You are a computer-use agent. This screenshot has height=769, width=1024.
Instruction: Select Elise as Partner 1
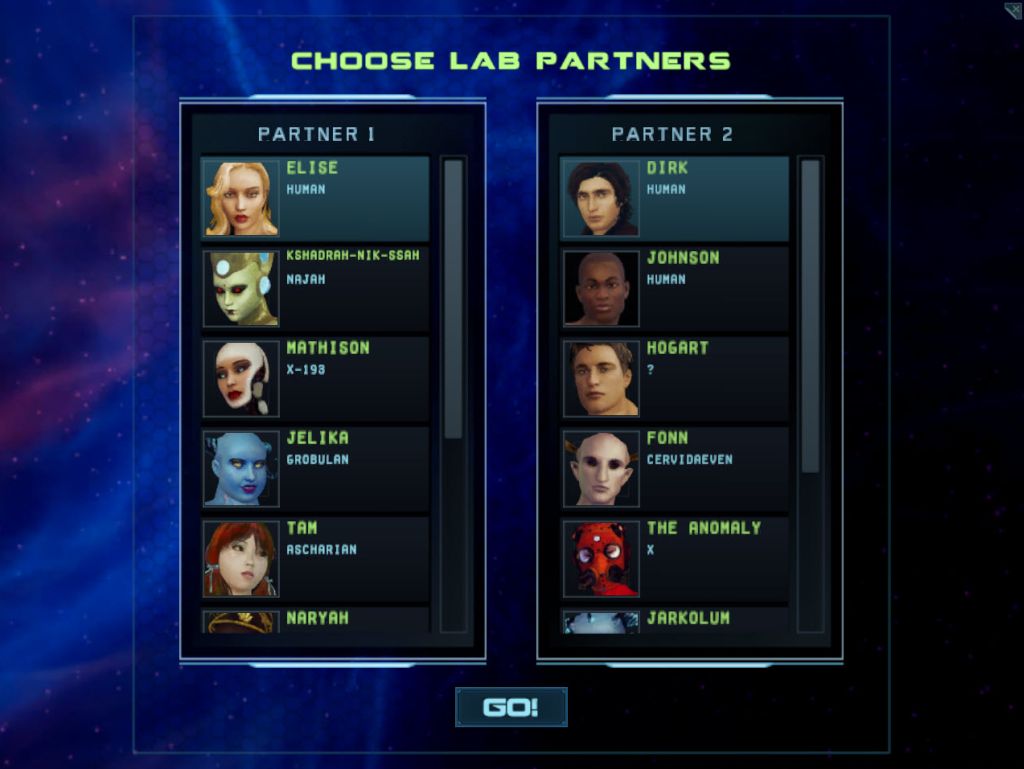315,198
